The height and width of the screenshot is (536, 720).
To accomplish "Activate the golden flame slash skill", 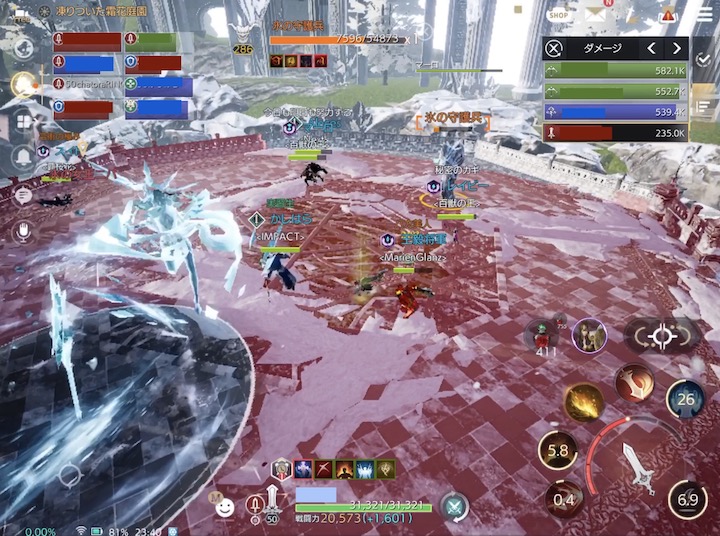I will click(584, 402).
